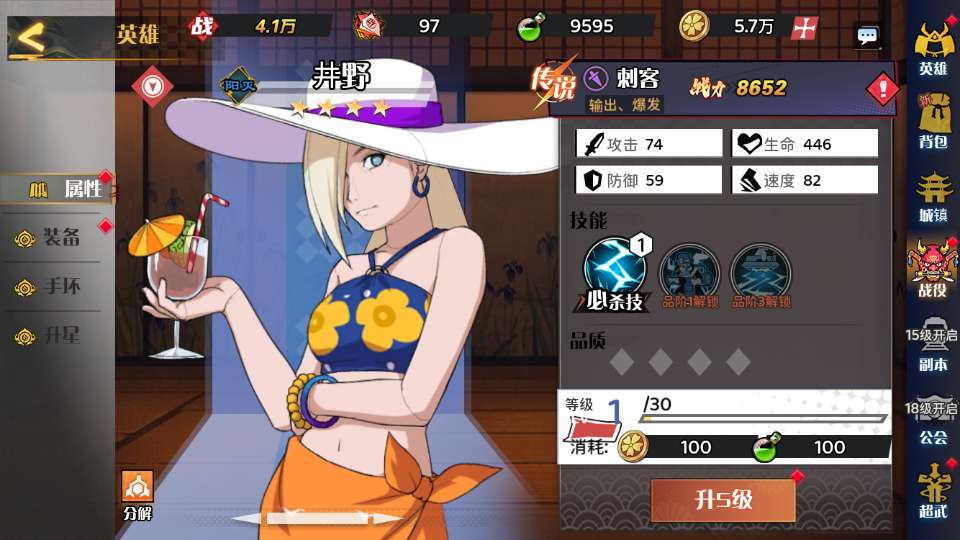Tap the red shield emblem beside hero name
Screen dimensions: 960x540
pos(152,86)
